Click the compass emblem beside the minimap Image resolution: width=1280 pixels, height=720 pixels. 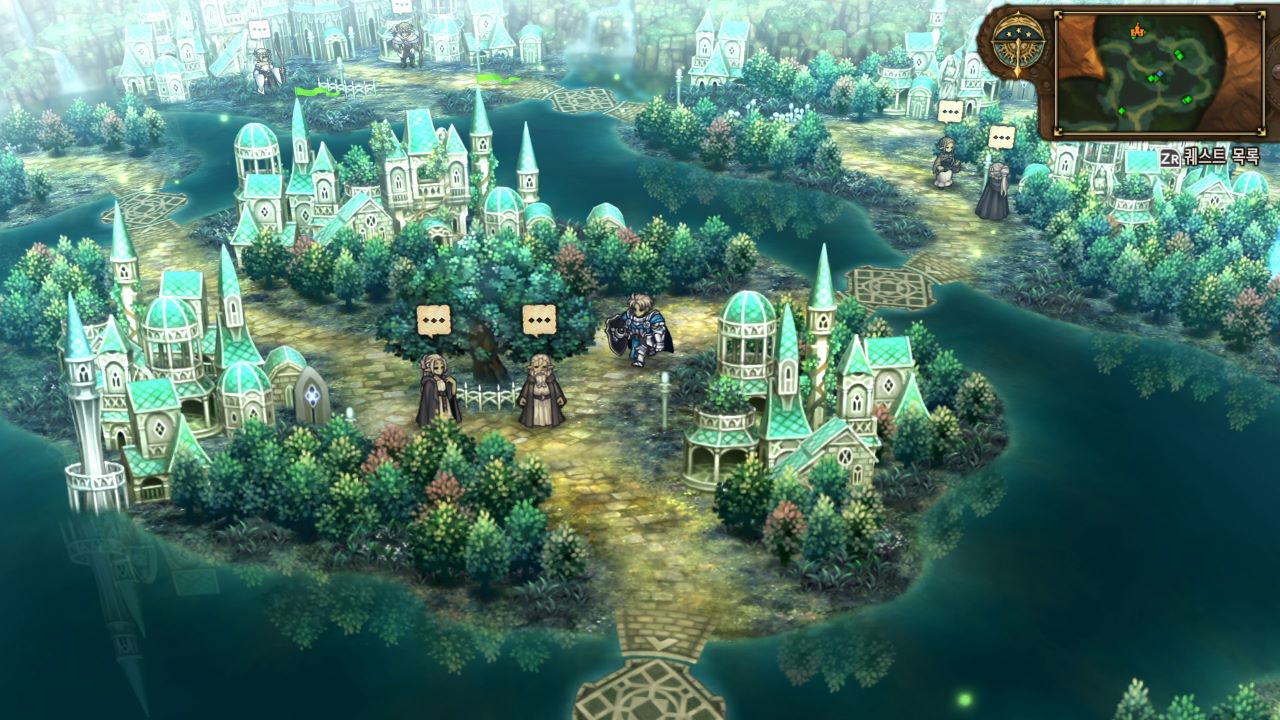1018,42
